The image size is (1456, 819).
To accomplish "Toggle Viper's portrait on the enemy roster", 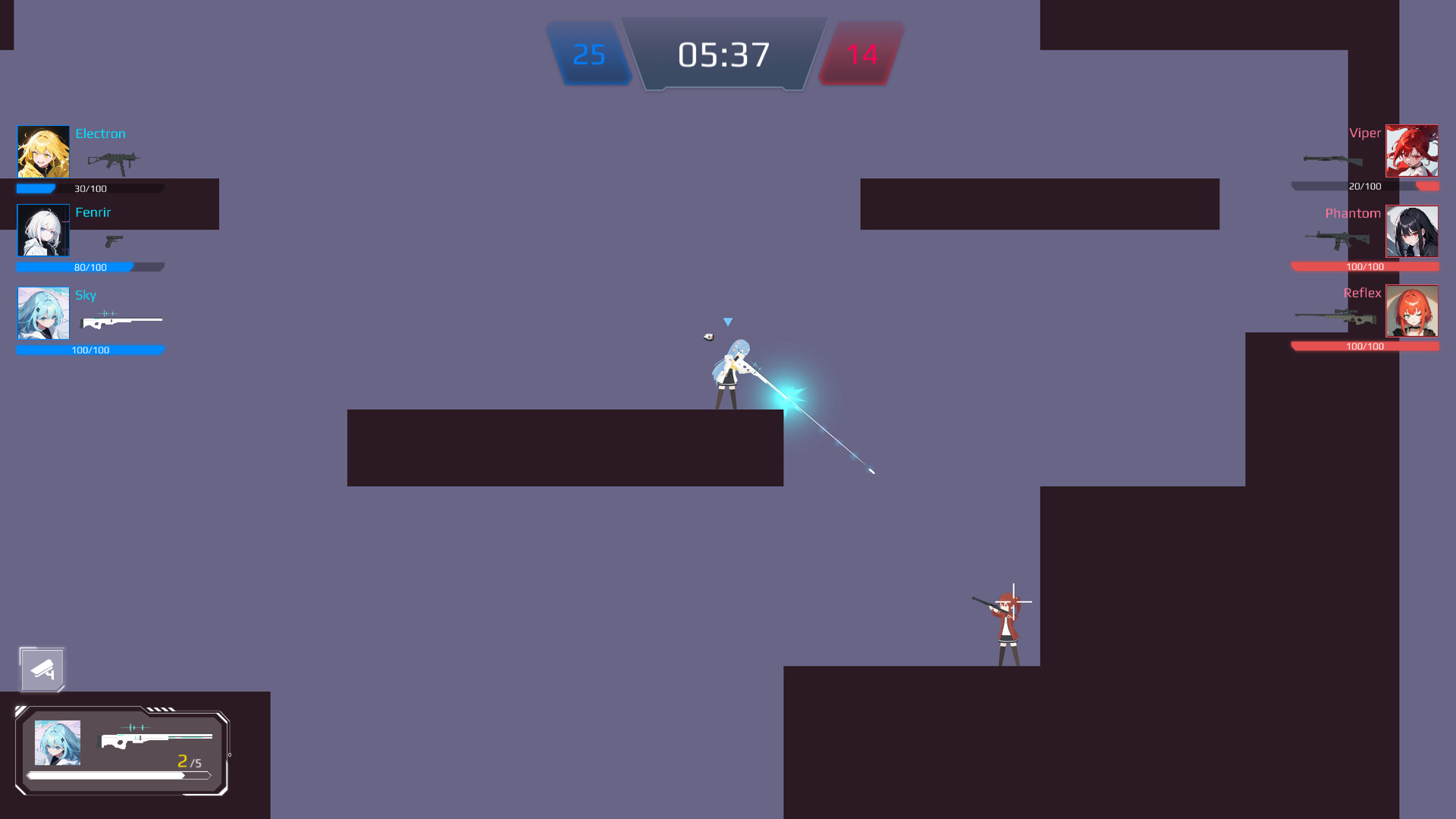I will coord(1412,151).
